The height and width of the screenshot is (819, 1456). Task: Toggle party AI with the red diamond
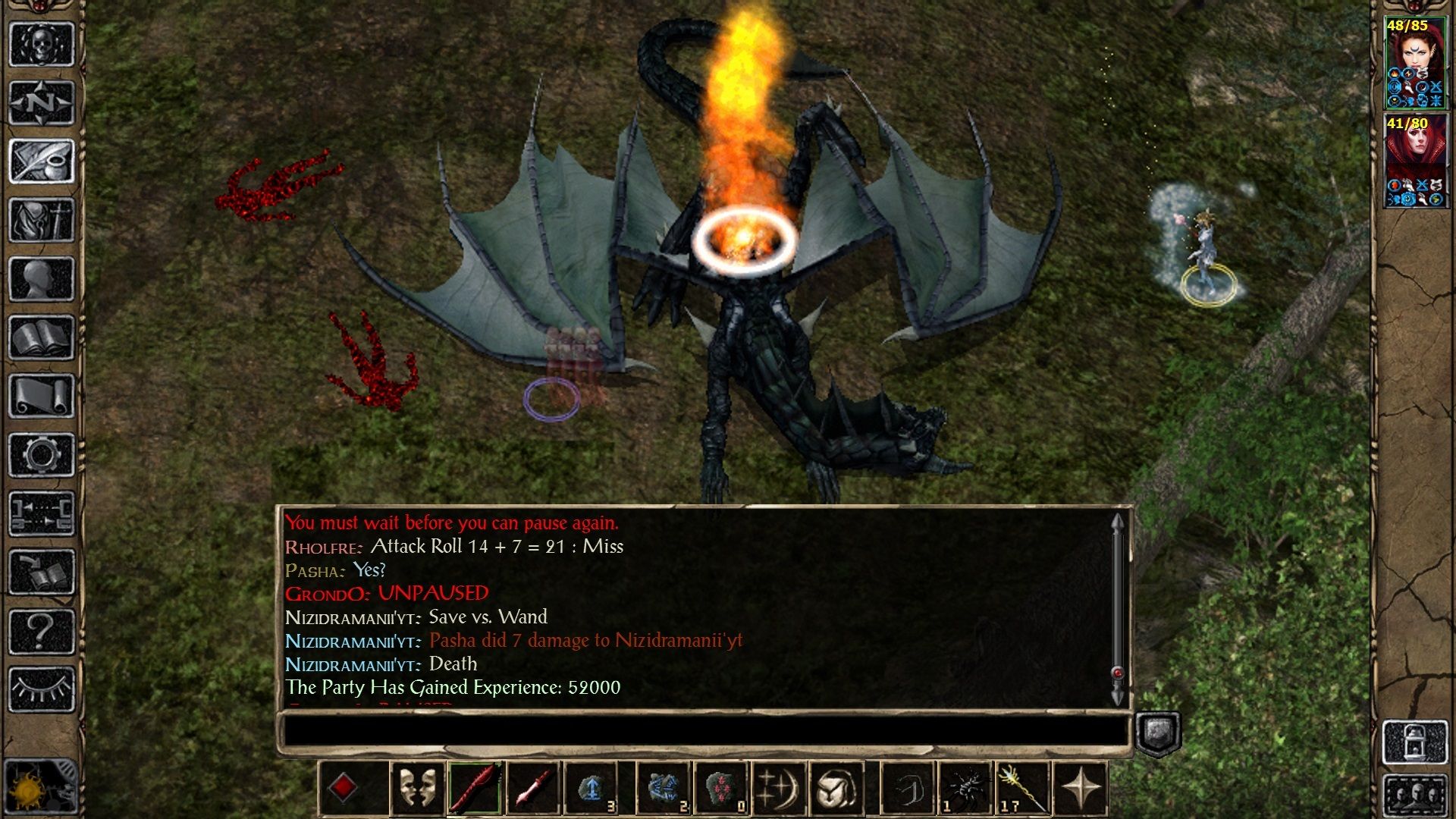pyautogui.click(x=345, y=787)
